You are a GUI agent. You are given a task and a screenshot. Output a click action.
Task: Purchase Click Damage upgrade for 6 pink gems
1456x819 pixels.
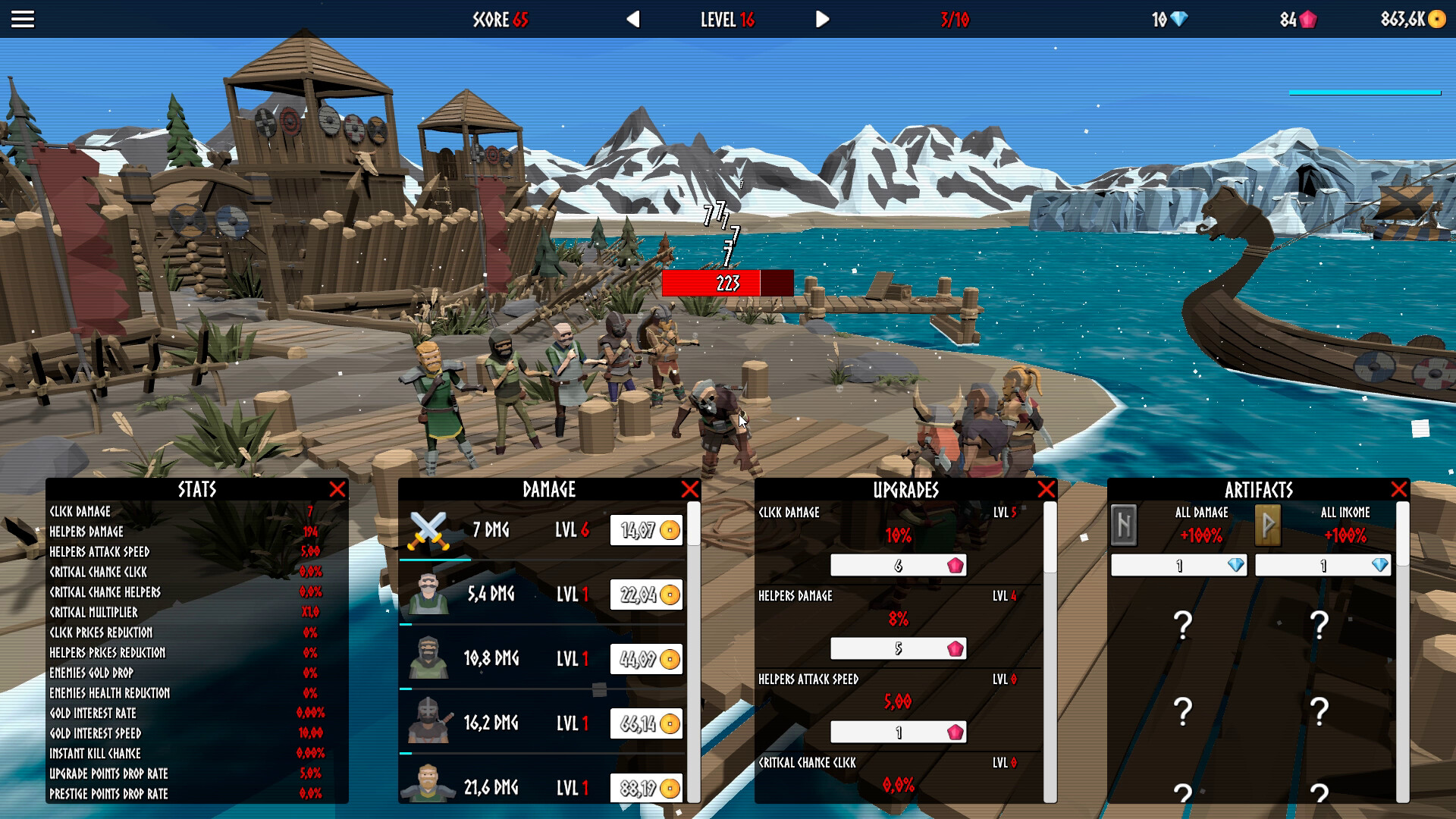click(x=899, y=566)
